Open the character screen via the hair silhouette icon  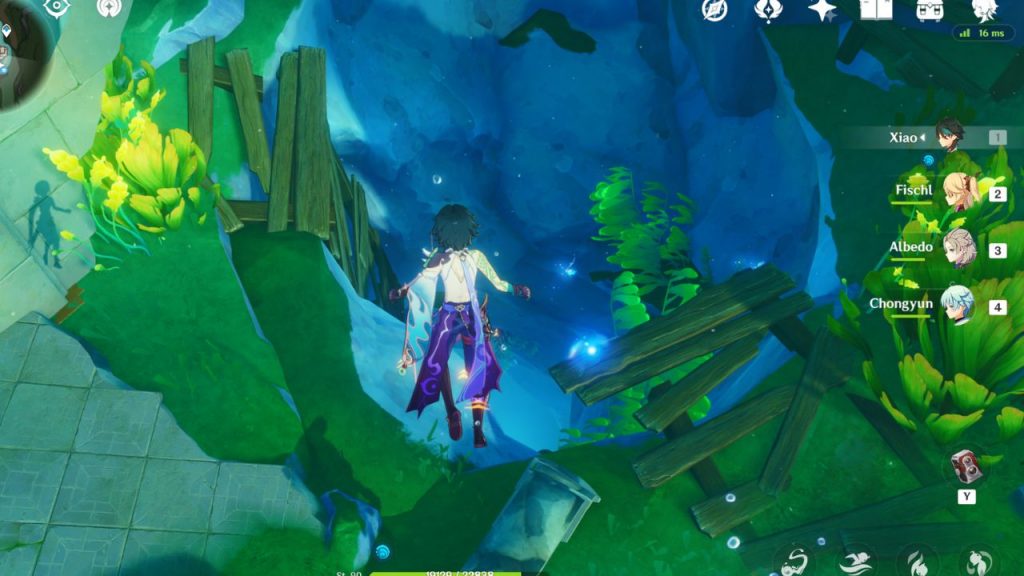click(986, 10)
